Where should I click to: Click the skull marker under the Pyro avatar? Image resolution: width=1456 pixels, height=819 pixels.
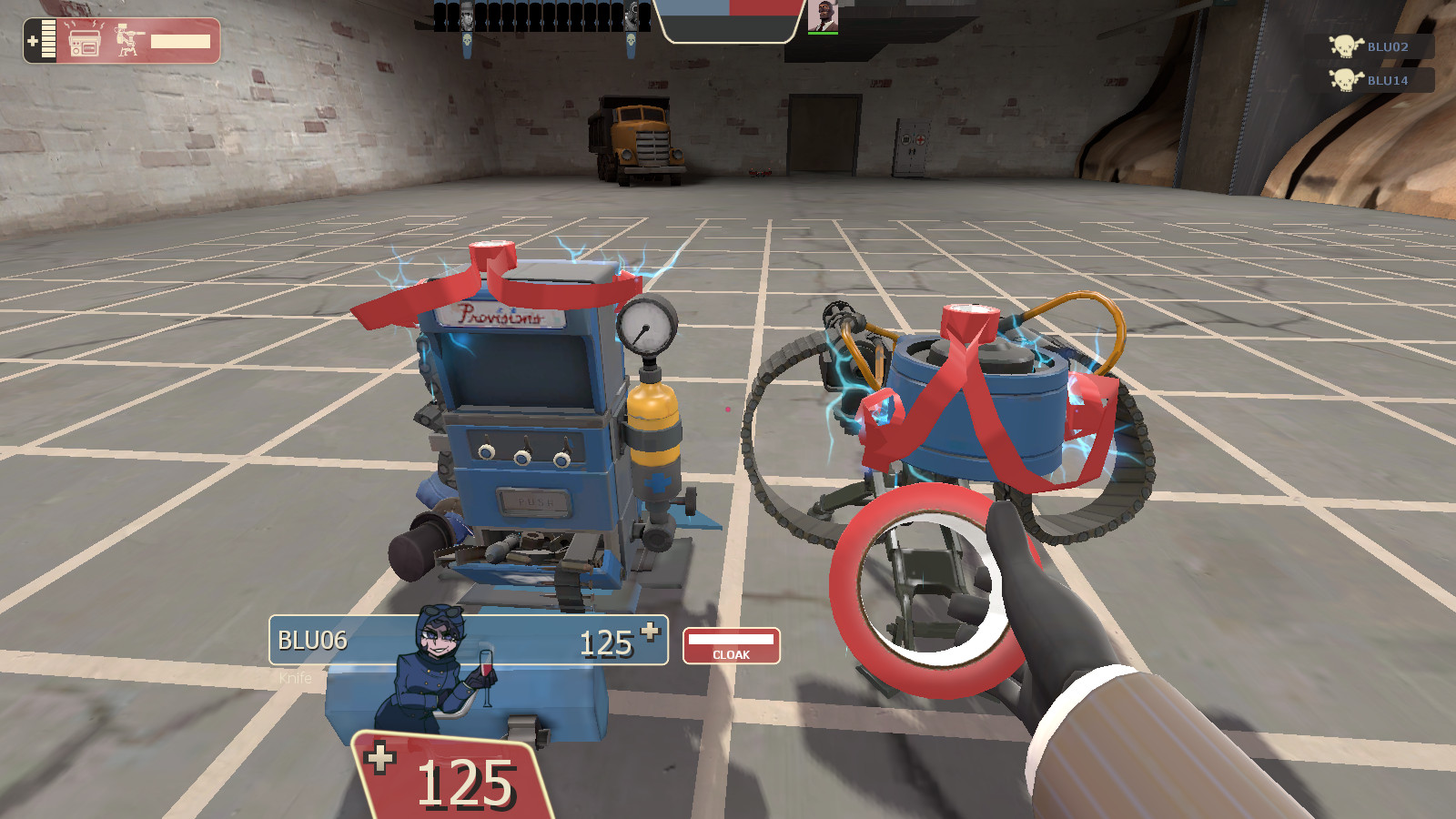[631, 42]
